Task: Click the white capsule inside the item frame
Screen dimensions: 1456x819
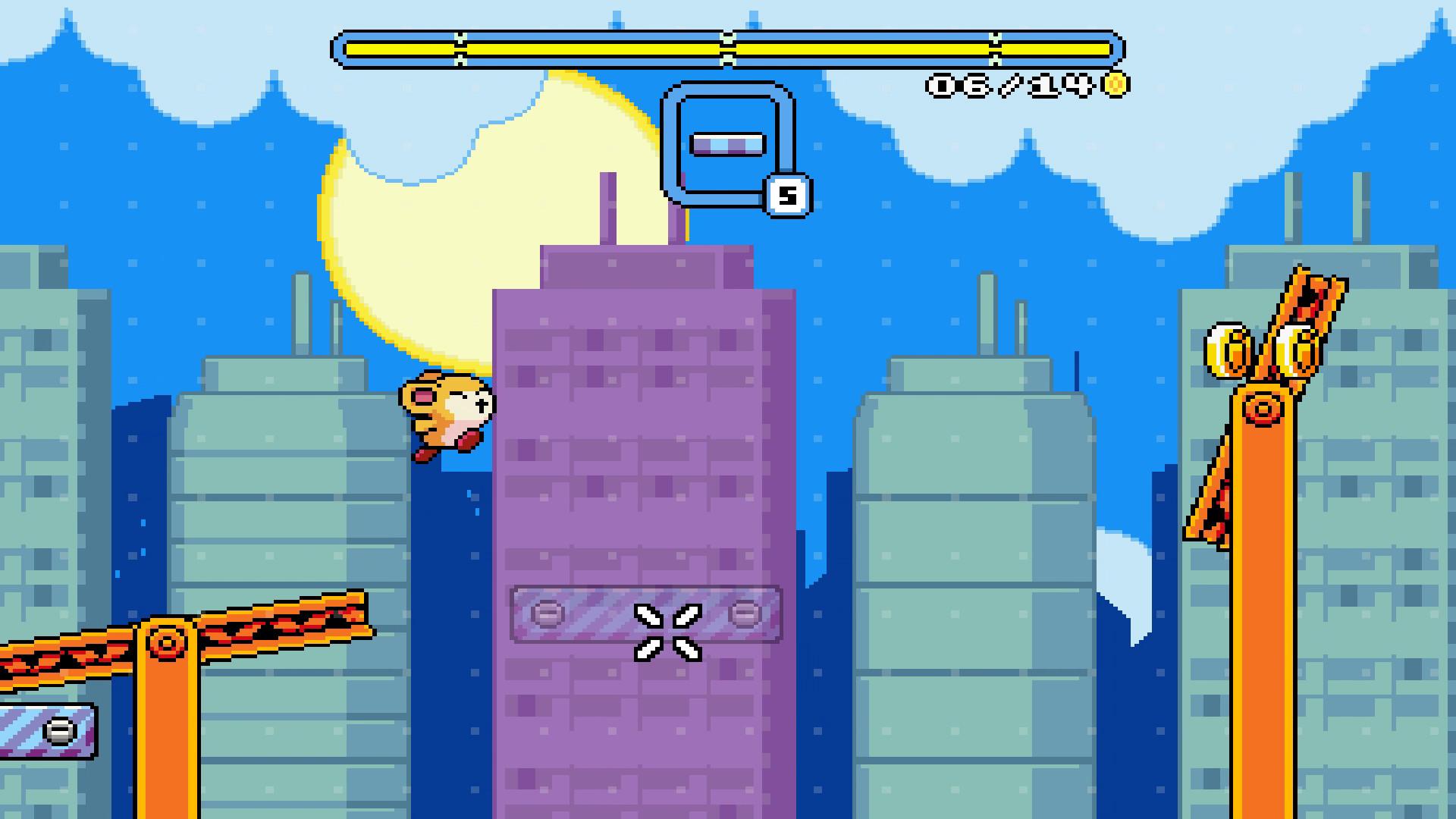Action: click(x=728, y=142)
